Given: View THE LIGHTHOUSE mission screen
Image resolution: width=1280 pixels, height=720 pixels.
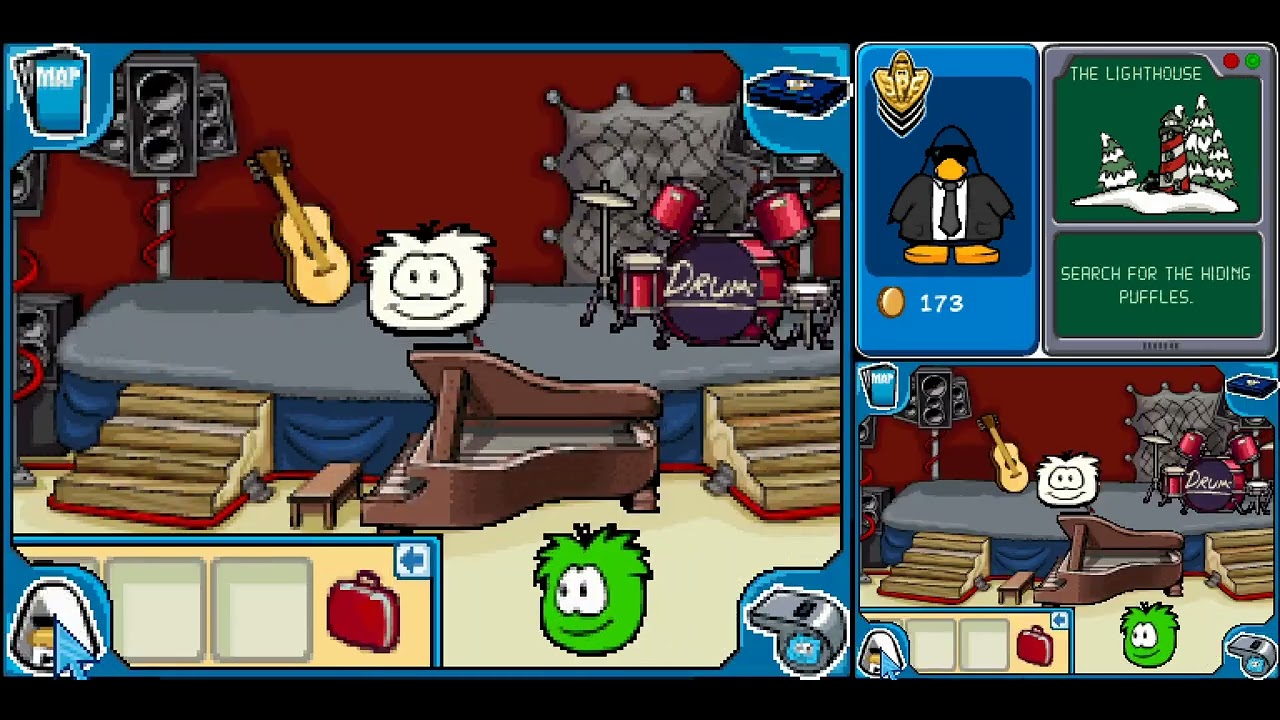Looking at the screenshot, I should coord(1157,150).
